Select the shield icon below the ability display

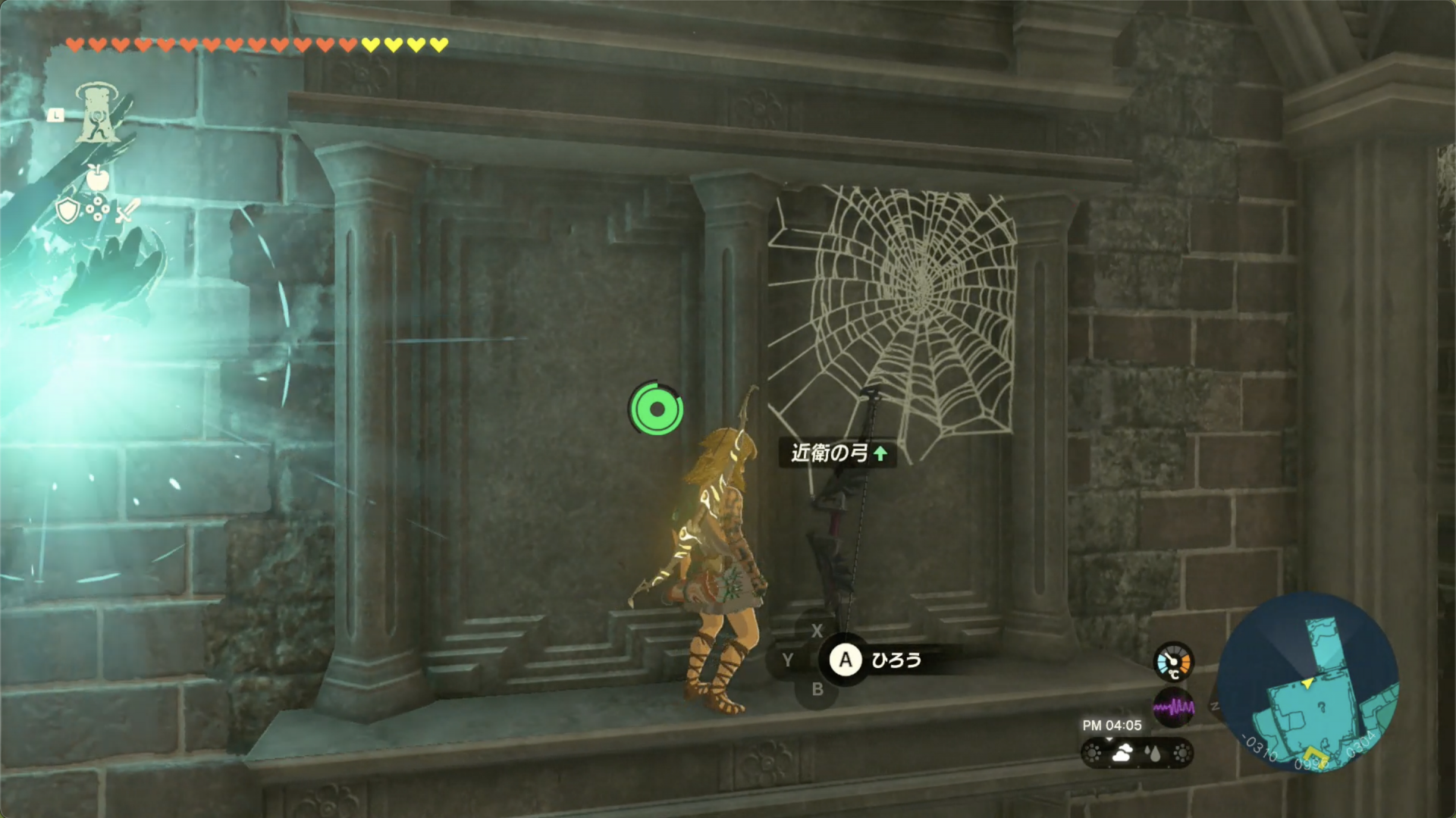[x=67, y=210]
